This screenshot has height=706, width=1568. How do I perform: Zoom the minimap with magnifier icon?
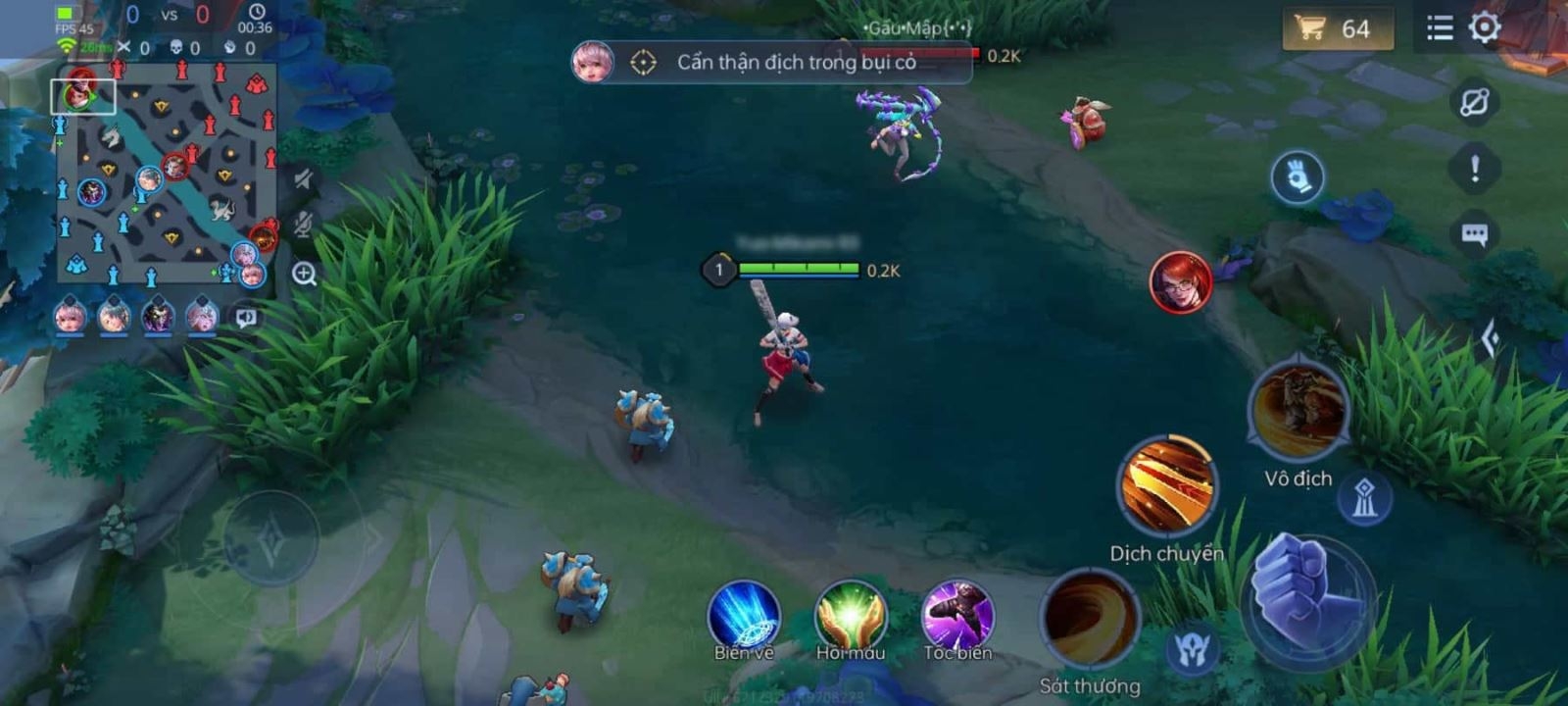pos(304,274)
